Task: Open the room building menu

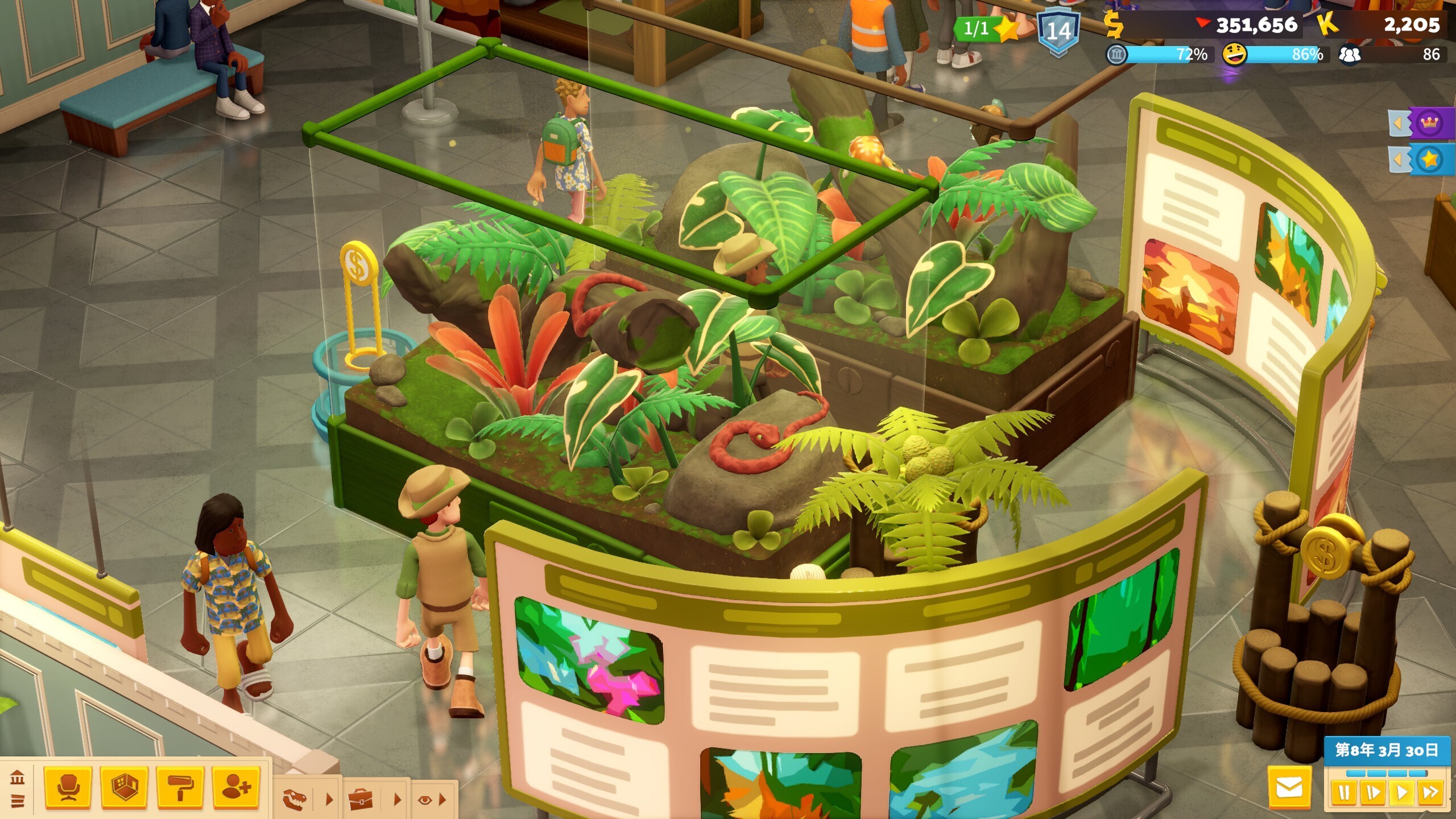Action: pos(124,788)
